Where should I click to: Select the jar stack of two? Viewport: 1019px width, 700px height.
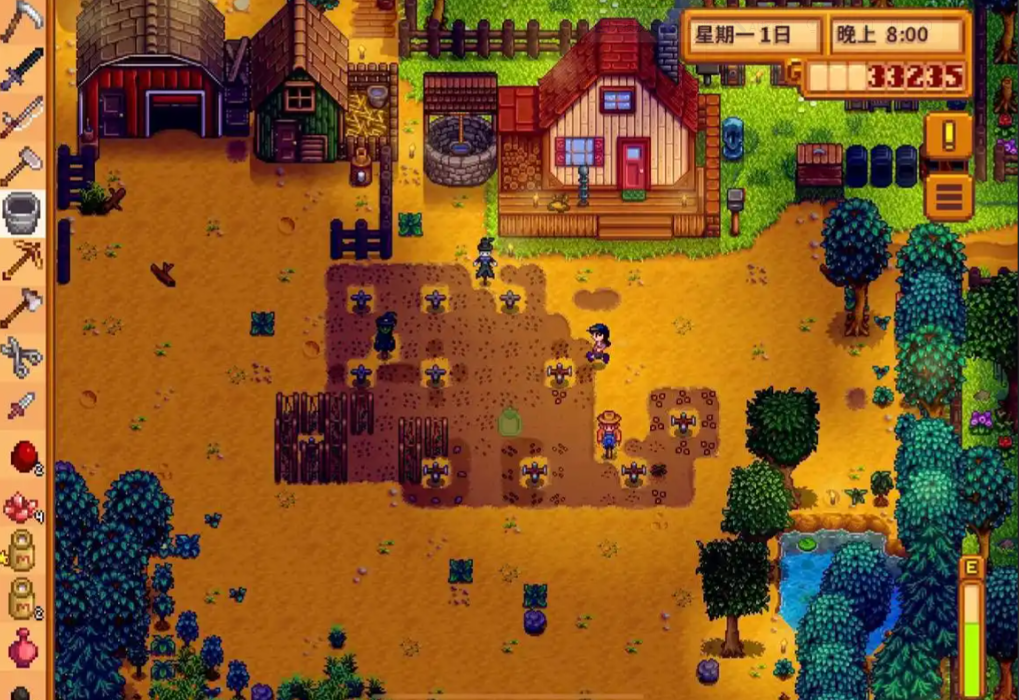pos(21,598)
